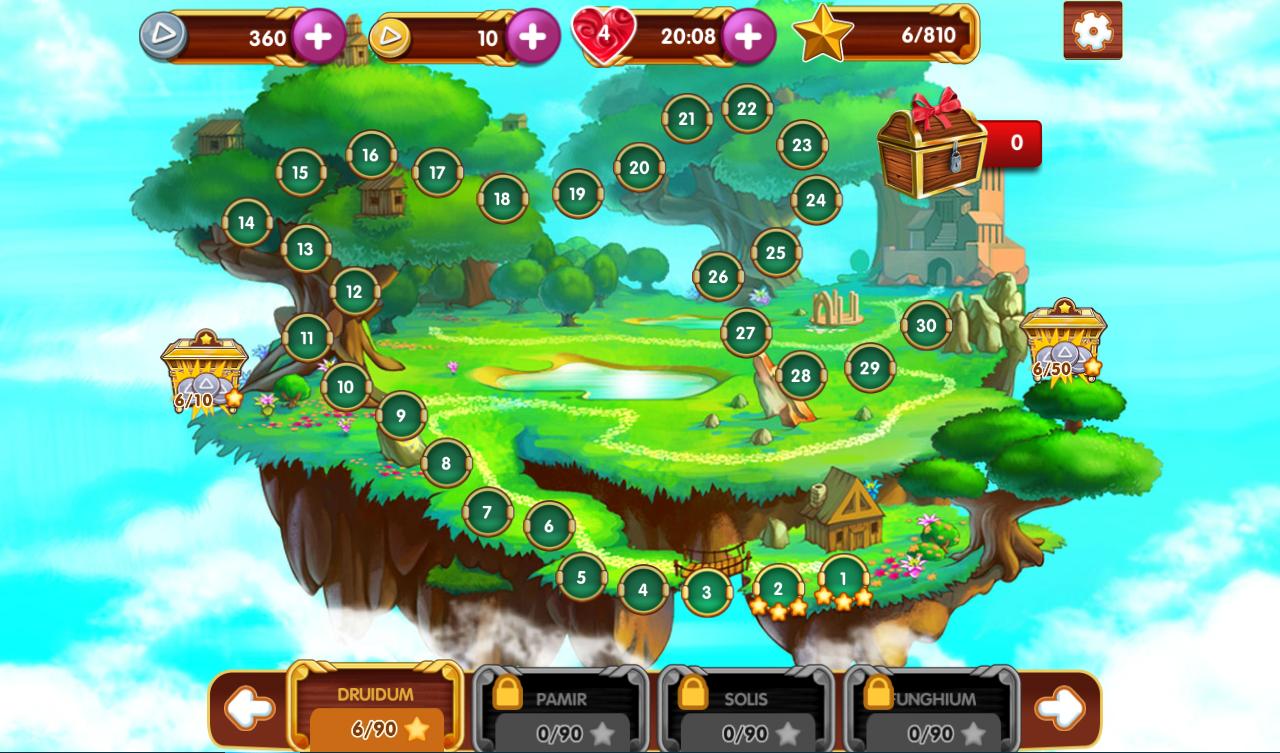Click the gold star icon on the 6/810 bar

tap(822, 35)
